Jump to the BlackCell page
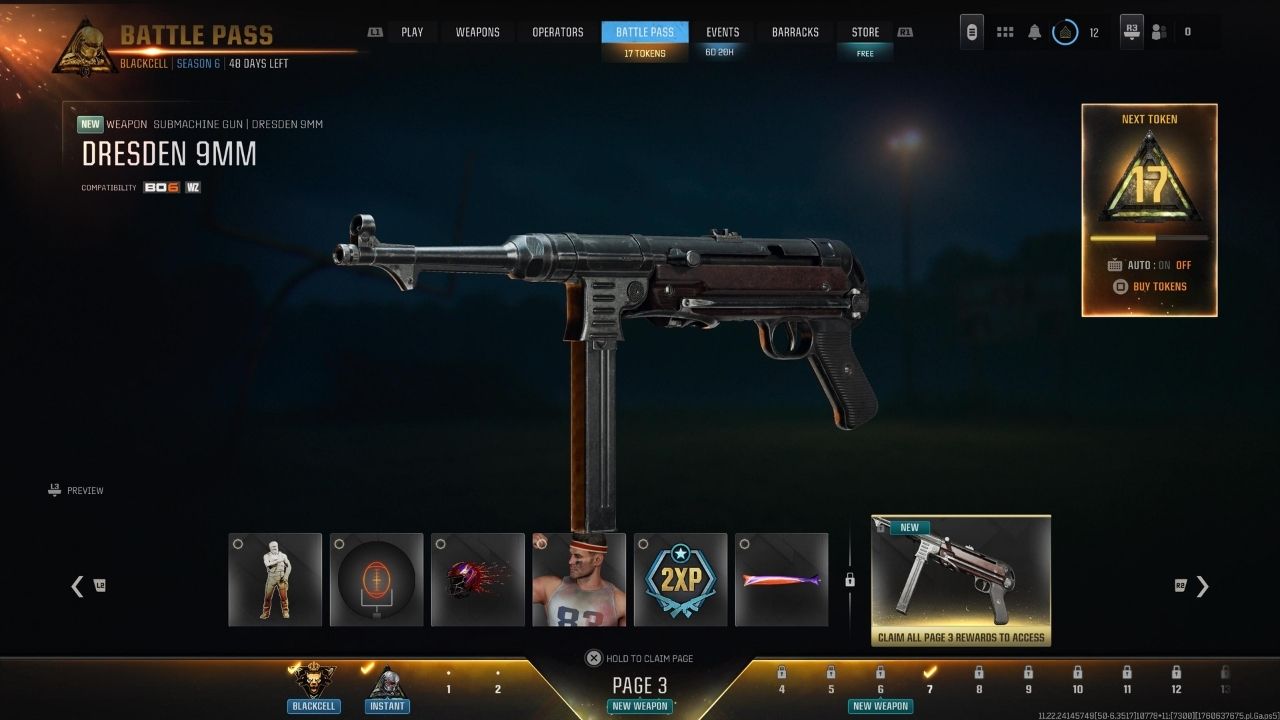This screenshot has height=720, width=1280. coord(313,685)
